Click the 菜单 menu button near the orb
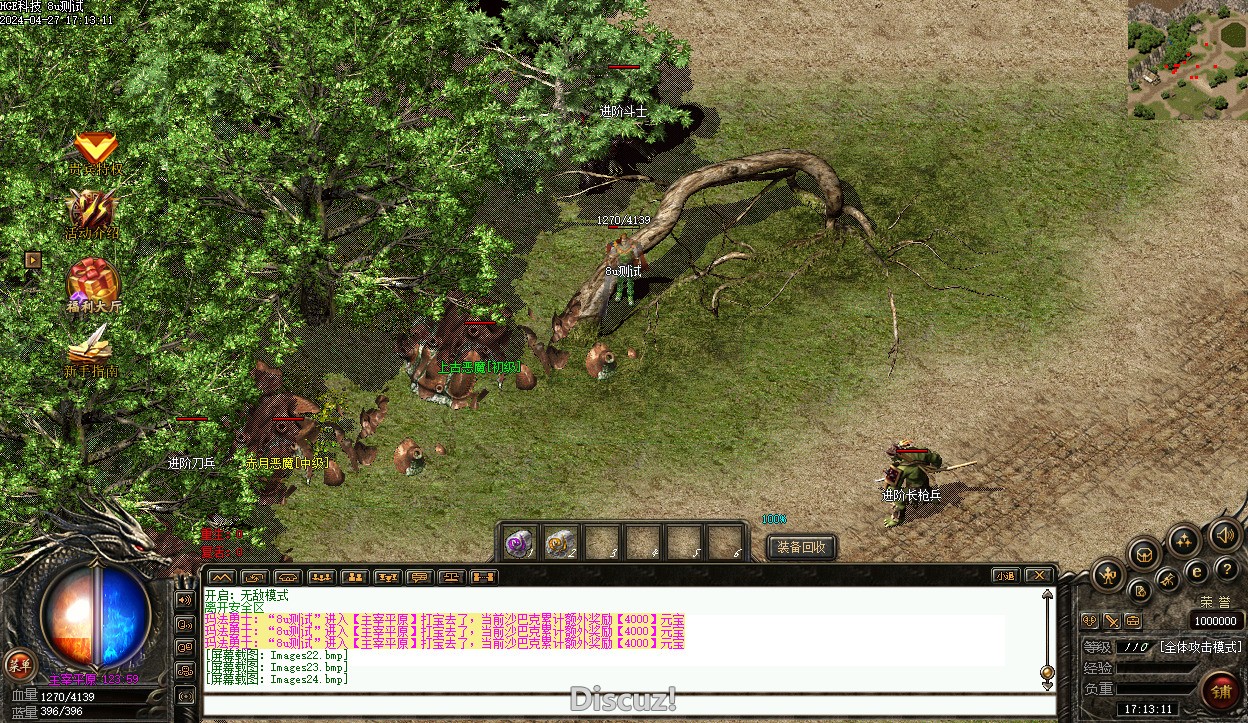The height and width of the screenshot is (723, 1248). click(x=19, y=663)
